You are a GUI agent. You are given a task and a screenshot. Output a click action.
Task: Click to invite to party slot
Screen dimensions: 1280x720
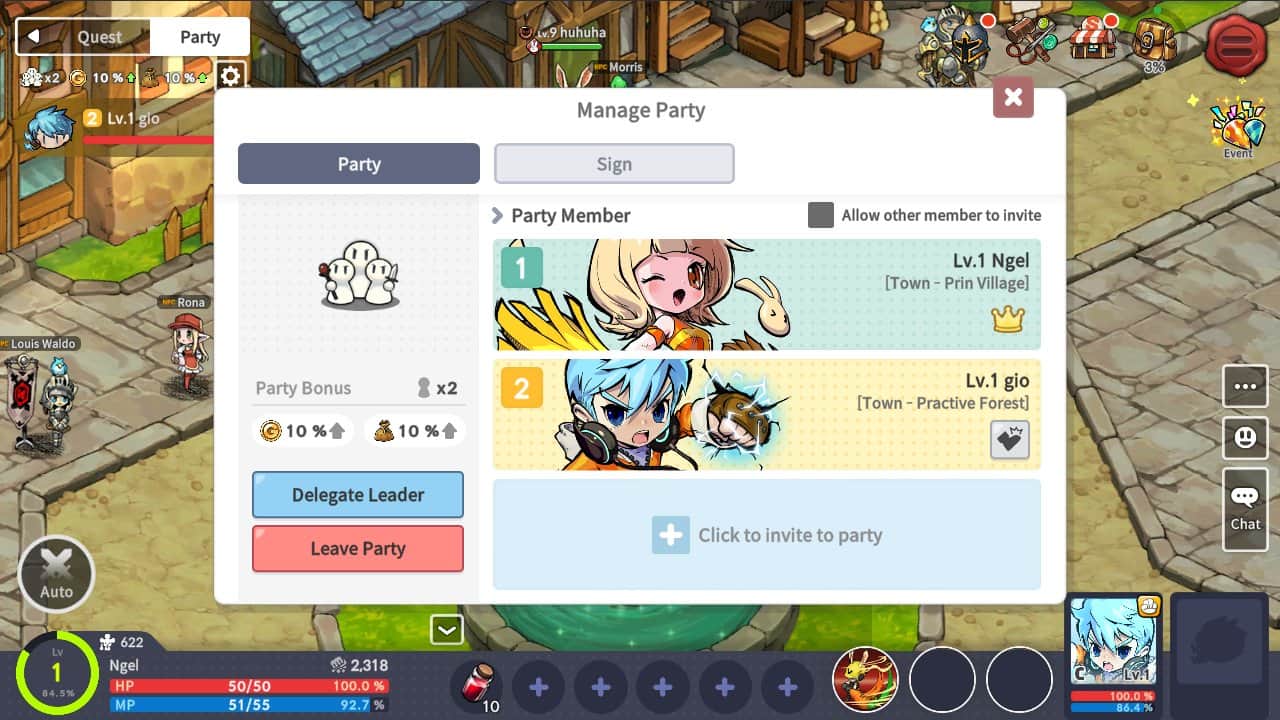click(767, 535)
